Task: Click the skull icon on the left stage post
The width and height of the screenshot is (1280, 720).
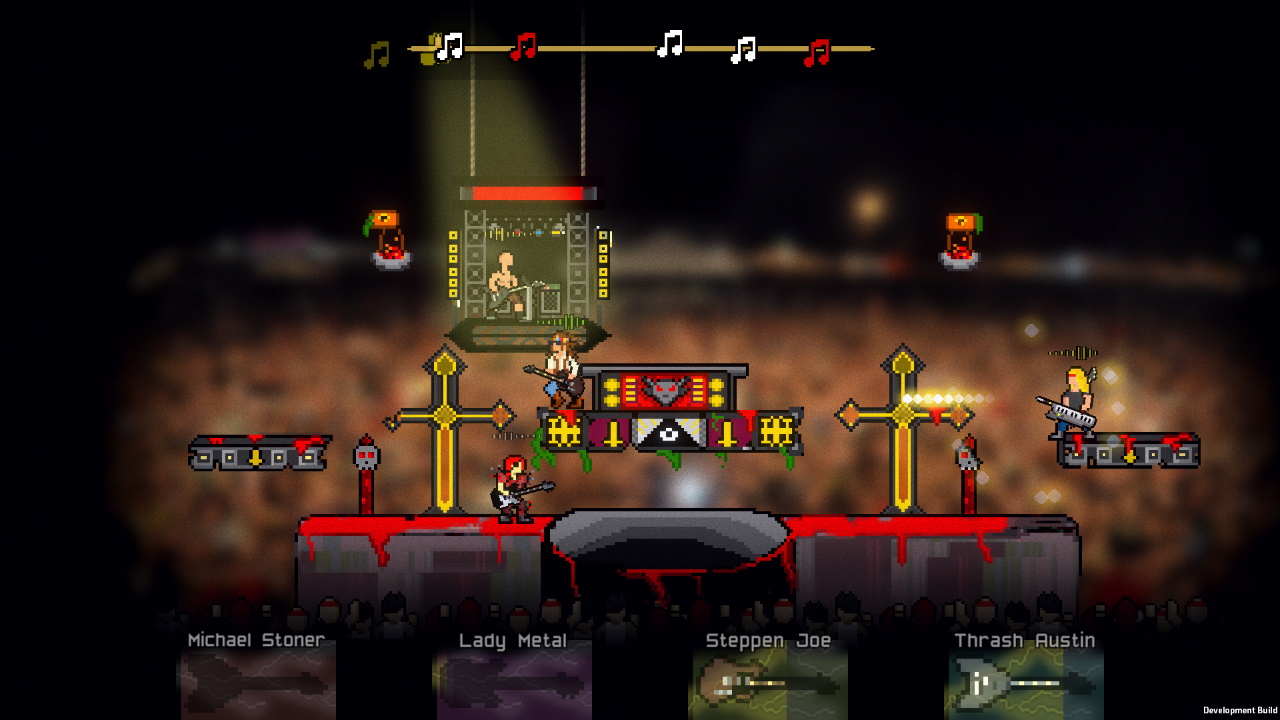Action: pos(366,457)
